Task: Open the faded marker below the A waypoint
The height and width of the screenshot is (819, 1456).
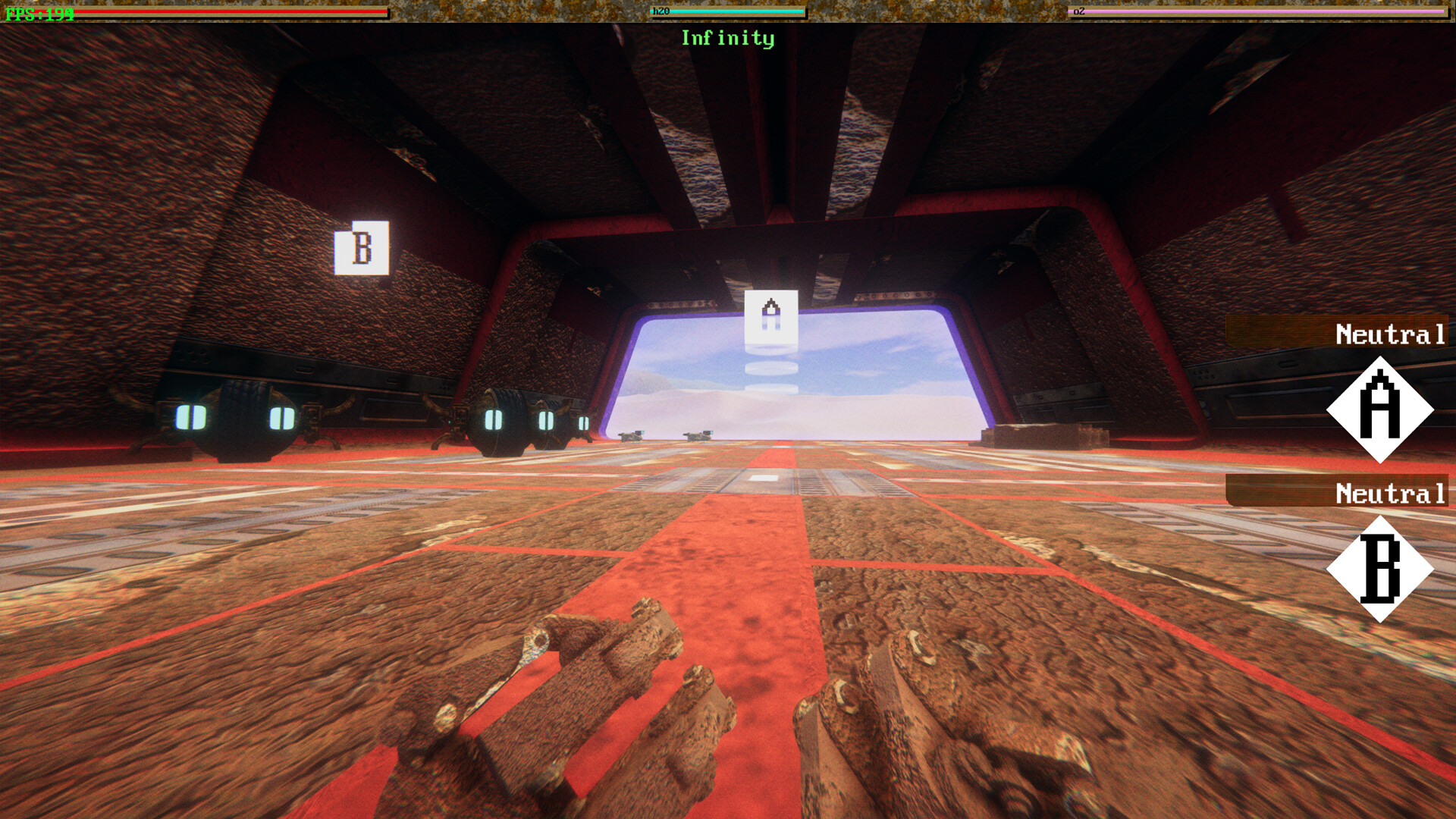Action: [x=771, y=367]
